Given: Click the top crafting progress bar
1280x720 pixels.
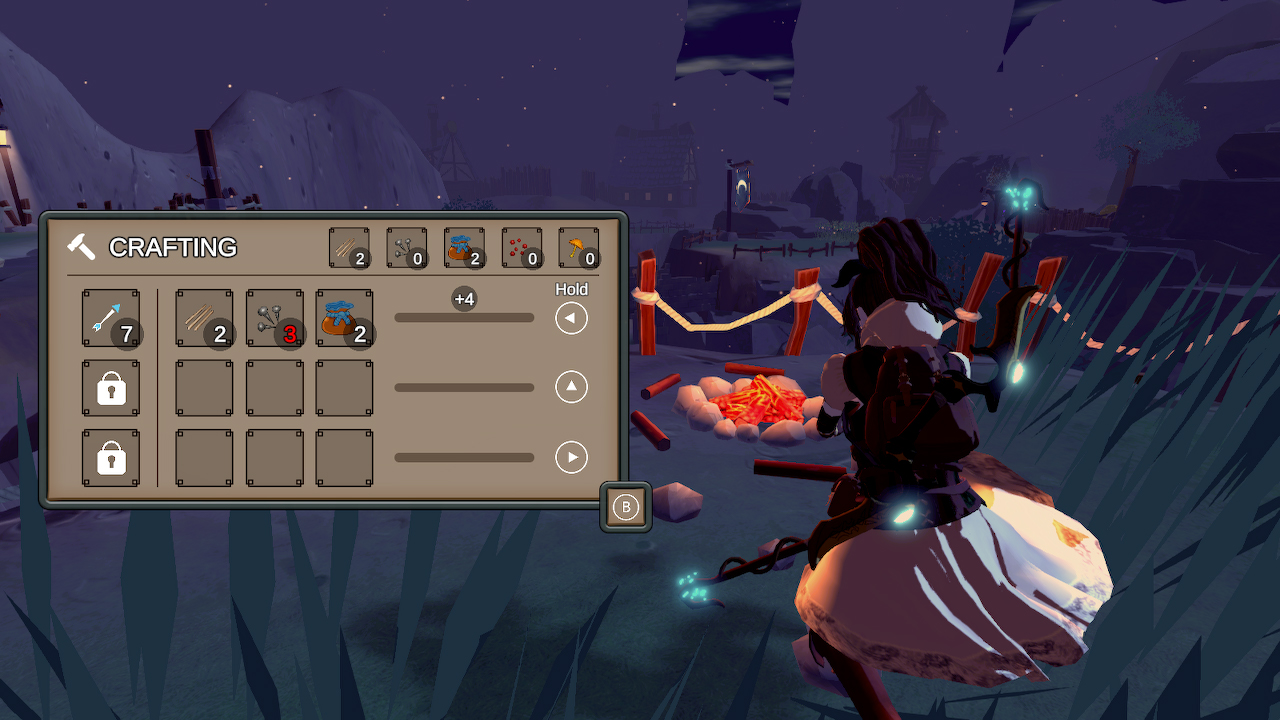Looking at the screenshot, I should (464, 318).
